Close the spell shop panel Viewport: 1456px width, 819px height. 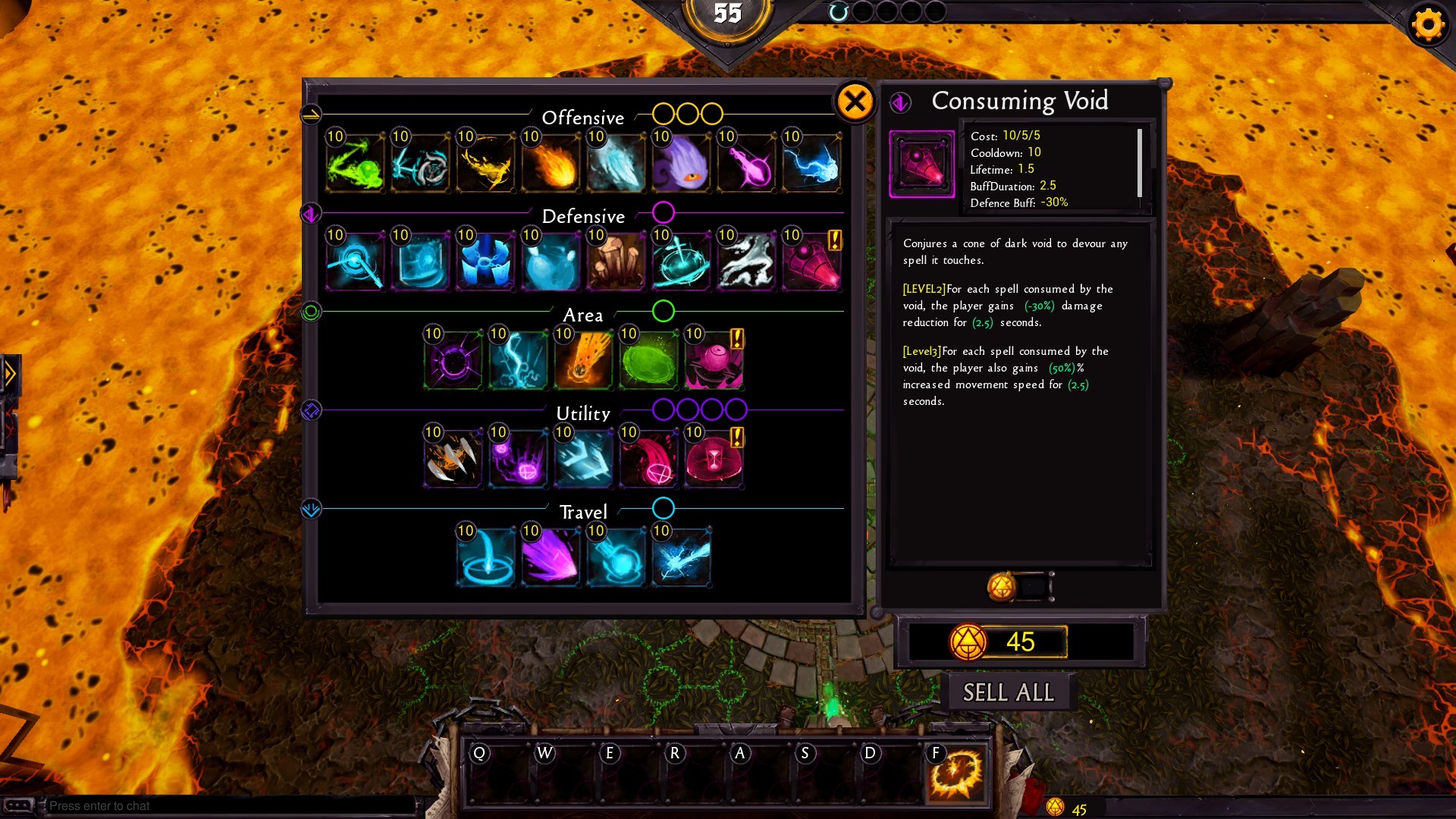coord(855,102)
